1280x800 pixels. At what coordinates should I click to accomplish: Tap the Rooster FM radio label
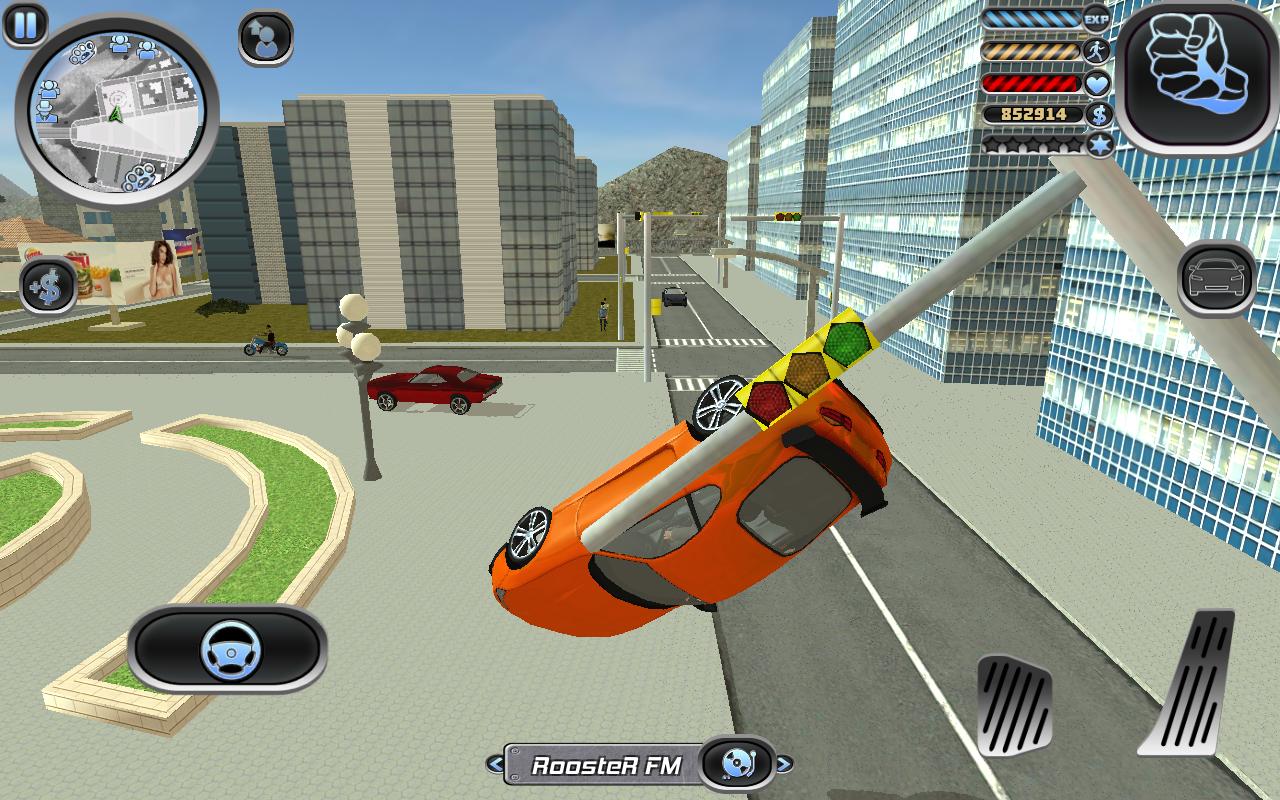coord(606,766)
